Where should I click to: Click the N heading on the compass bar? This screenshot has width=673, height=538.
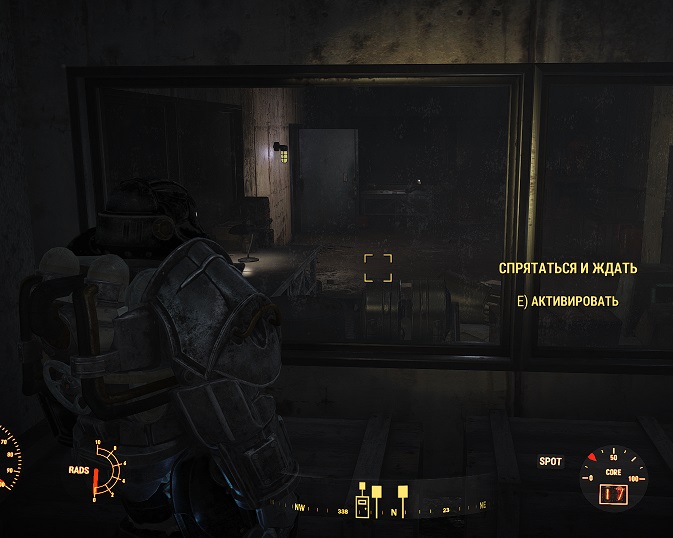point(393,513)
